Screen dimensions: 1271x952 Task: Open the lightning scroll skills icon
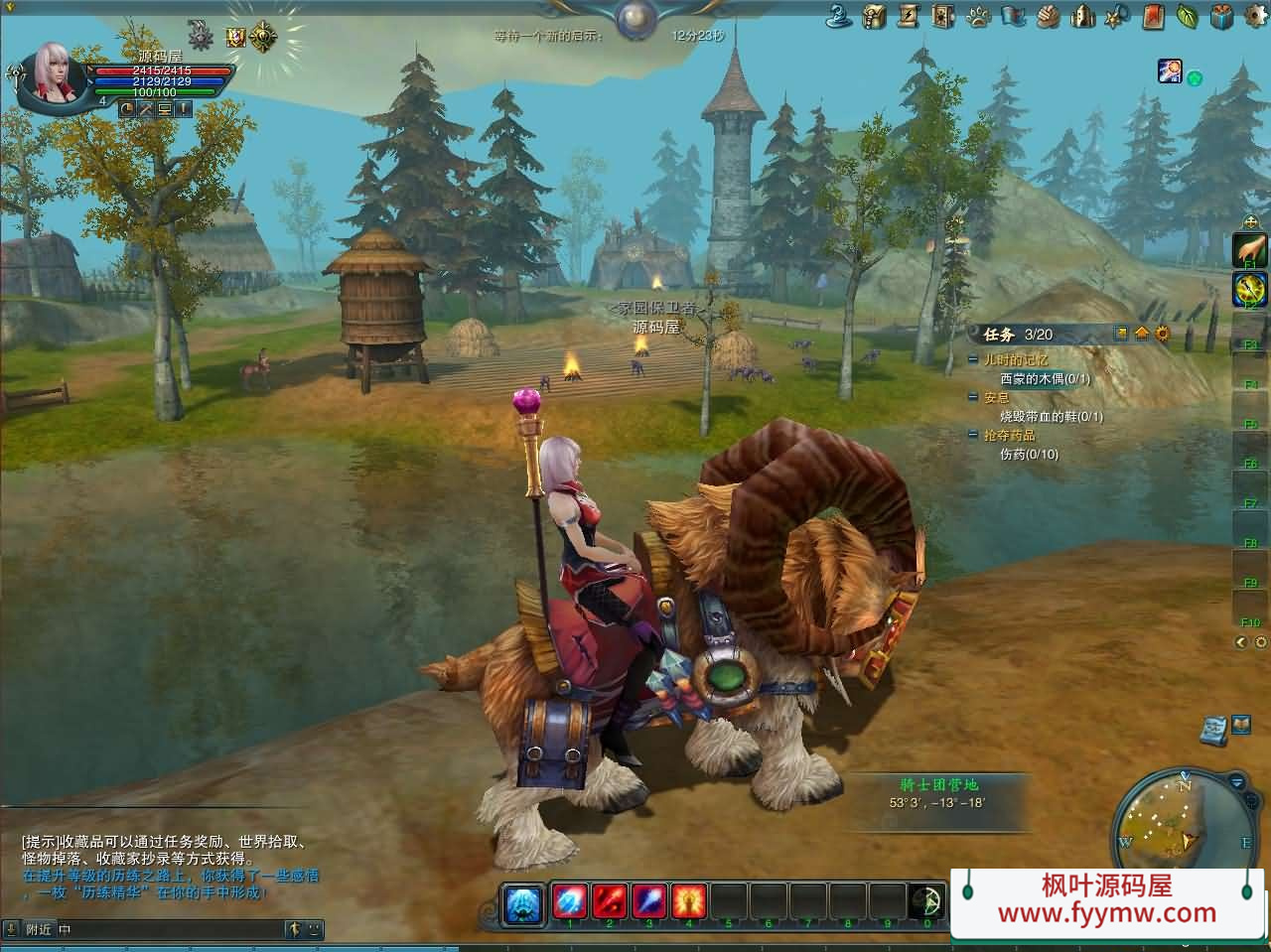coord(909,16)
